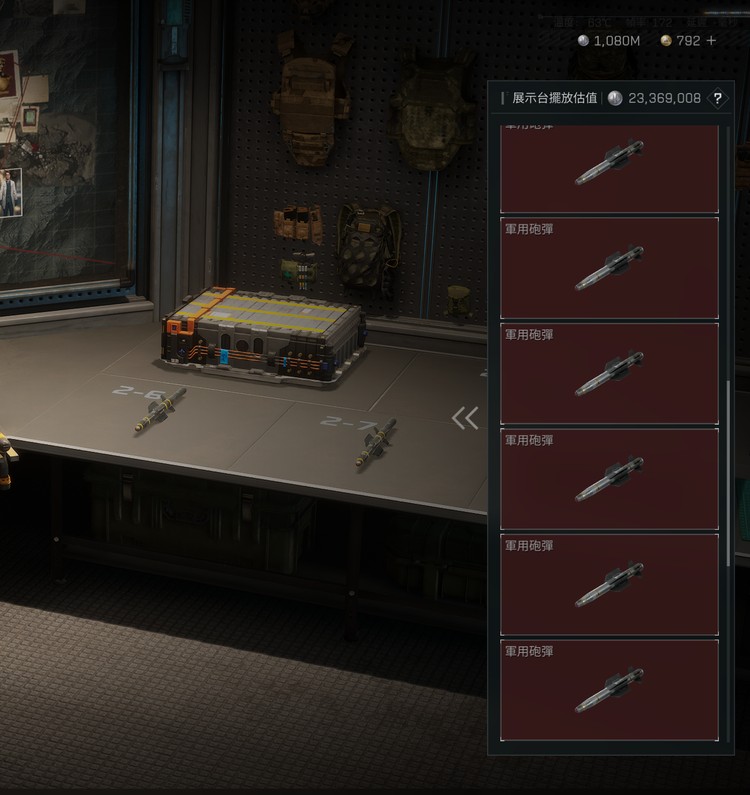The image size is (750, 795).
Task: Click the item list scrollbar
Action: 728,470
